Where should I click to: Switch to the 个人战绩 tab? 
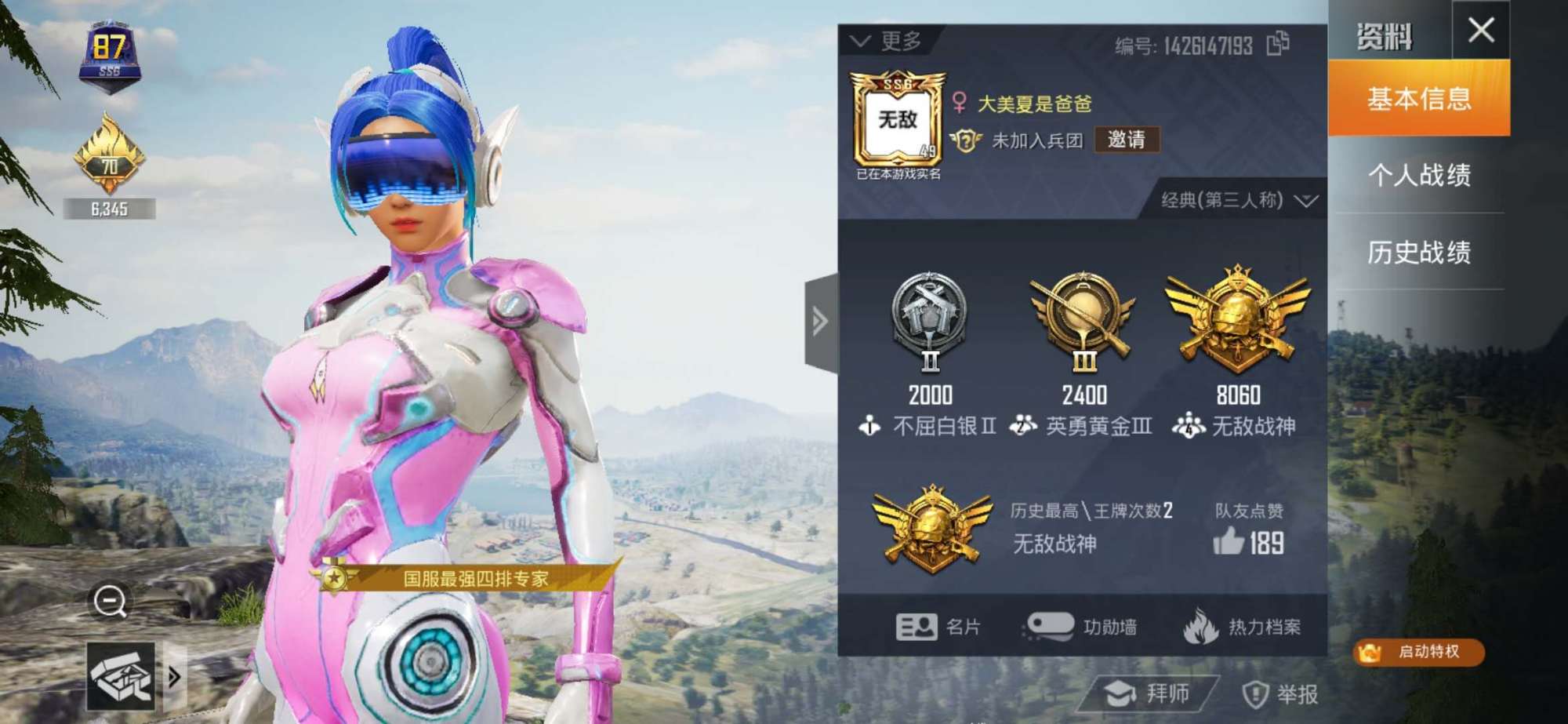pyautogui.click(x=1421, y=176)
